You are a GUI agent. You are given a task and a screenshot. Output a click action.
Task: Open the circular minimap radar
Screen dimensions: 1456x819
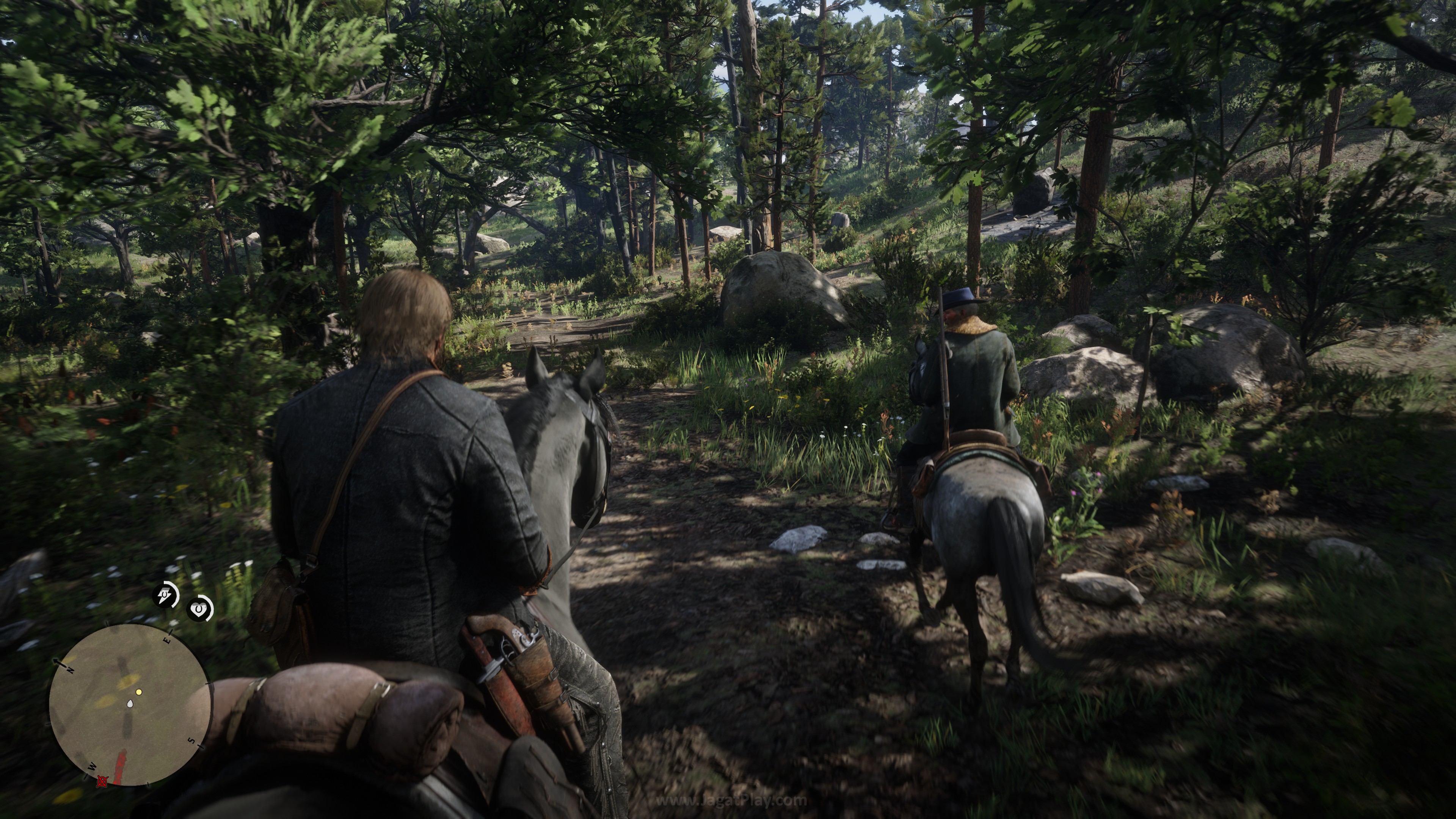(x=130, y=704)
